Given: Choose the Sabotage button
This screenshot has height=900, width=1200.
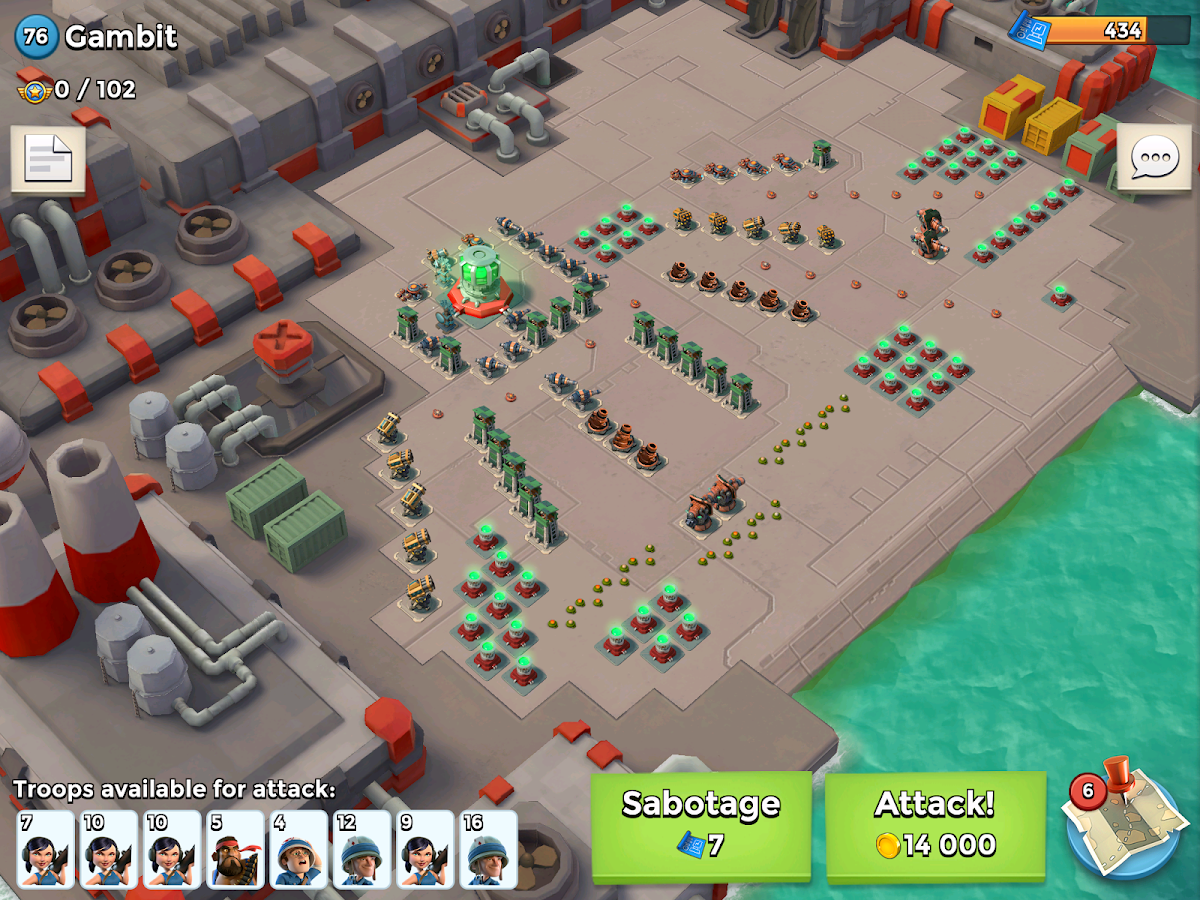Looking at the screenshot, I should pyautogui.click(x=701, y=826).
